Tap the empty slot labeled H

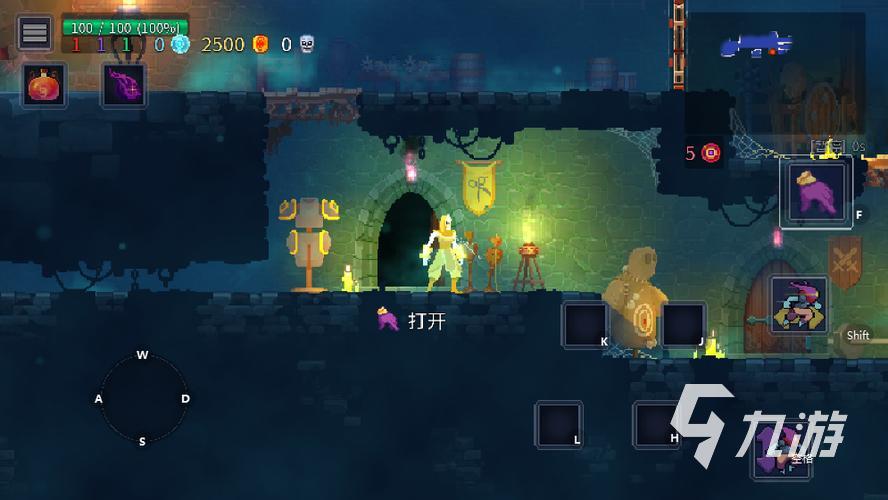pyautogui.click(x=657, y=424)
